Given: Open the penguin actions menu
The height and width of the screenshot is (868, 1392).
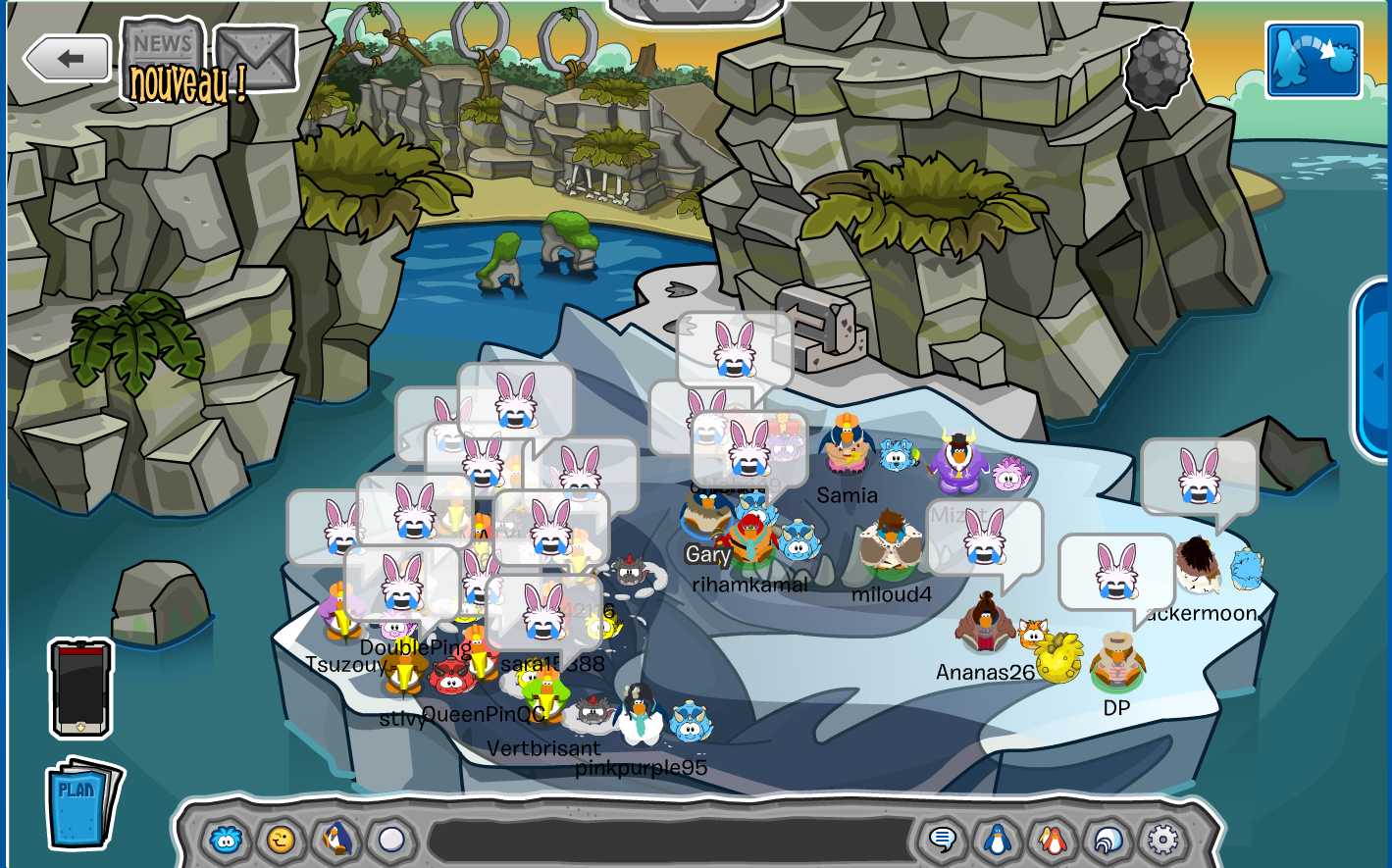Looking at the screenshot, I should pyautogui.click(x=336, y=841).
